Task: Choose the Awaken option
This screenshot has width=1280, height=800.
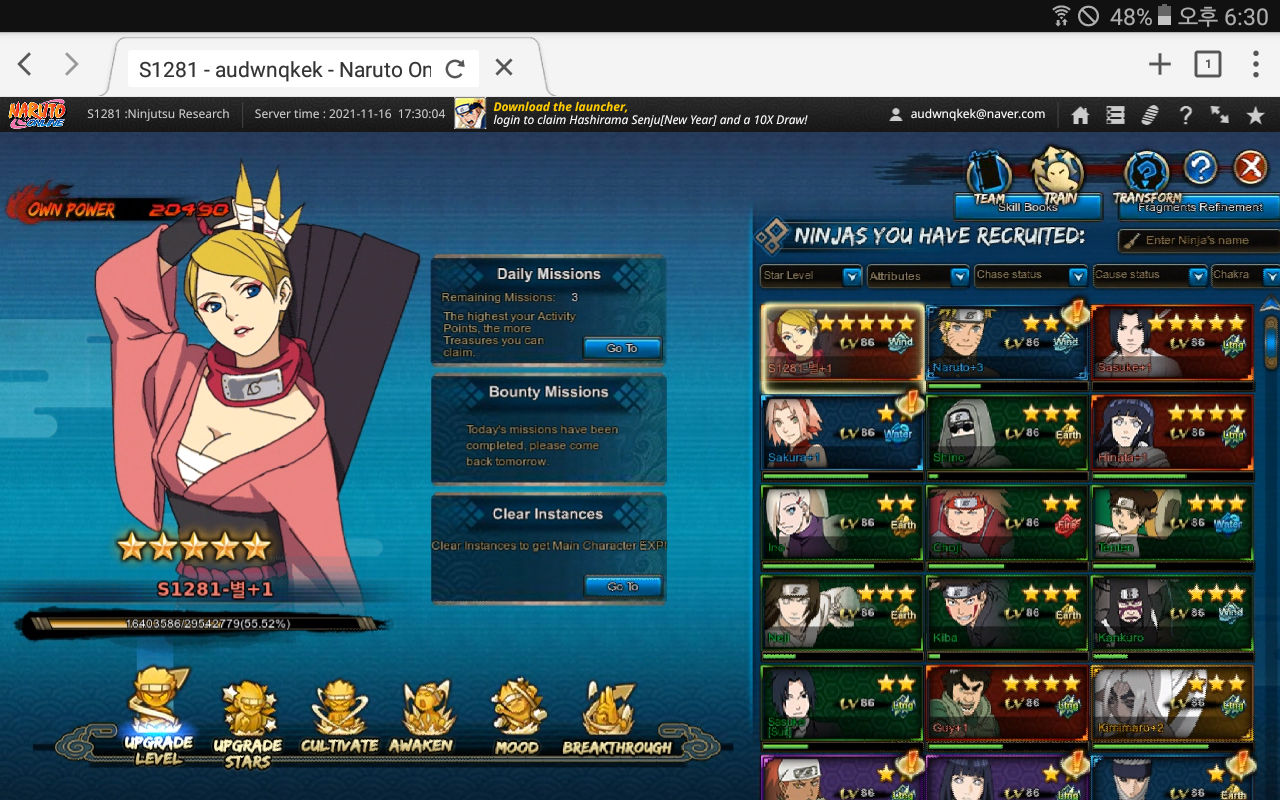Action: click(x=421, y=719)
